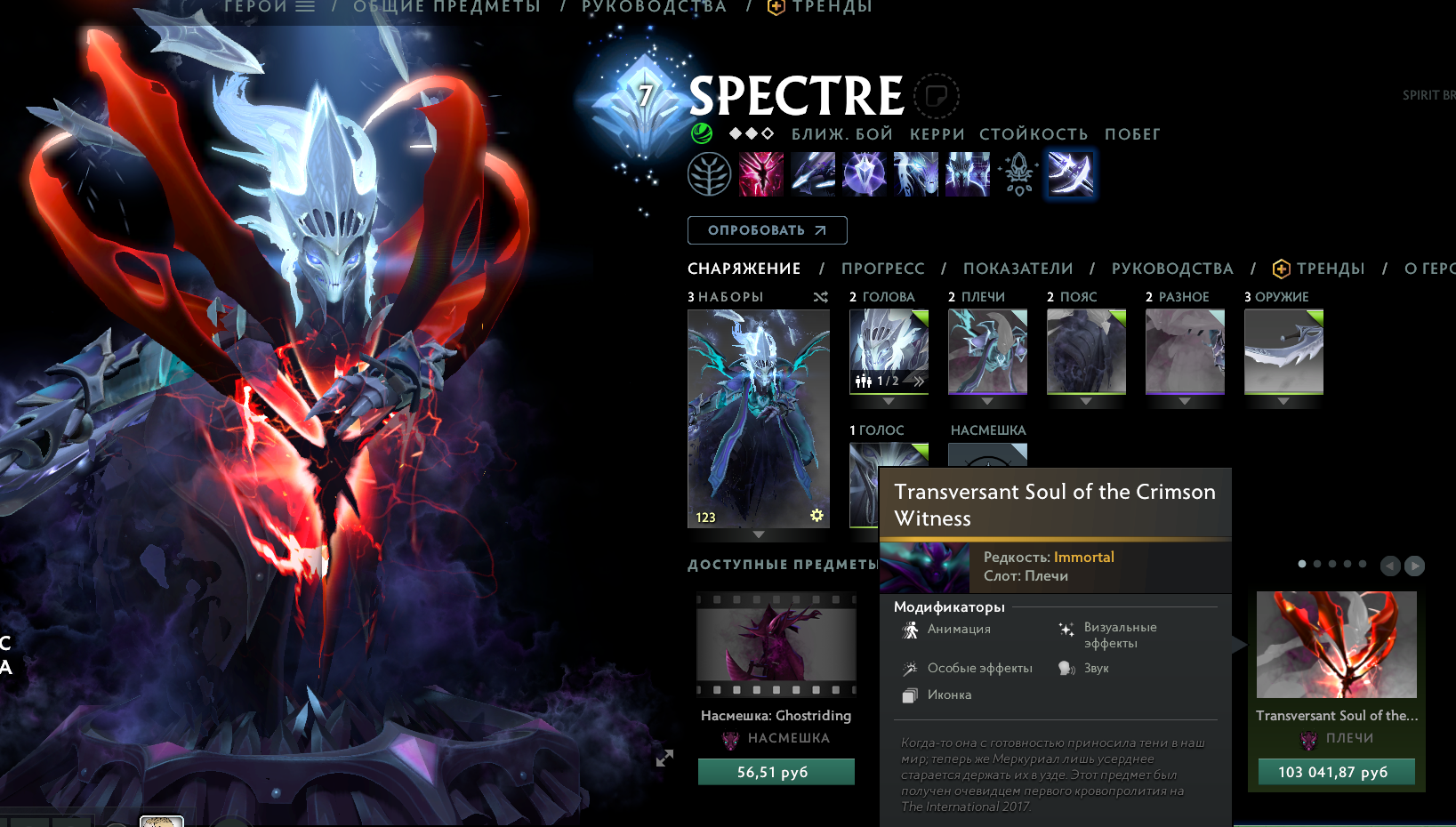Click the ОПРОБОВАТЬ button

767,229
